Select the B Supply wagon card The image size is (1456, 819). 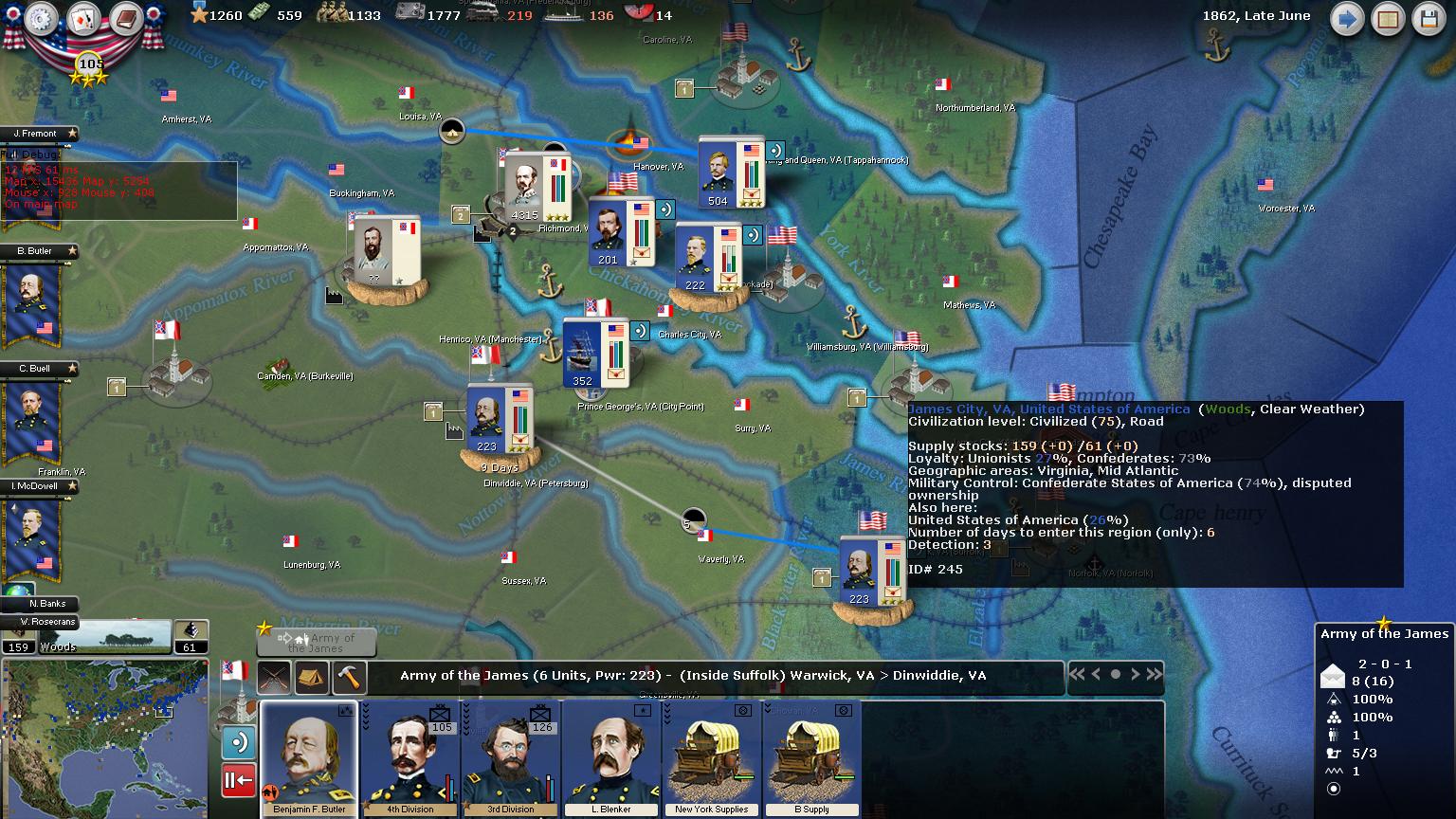click(811, 758)
